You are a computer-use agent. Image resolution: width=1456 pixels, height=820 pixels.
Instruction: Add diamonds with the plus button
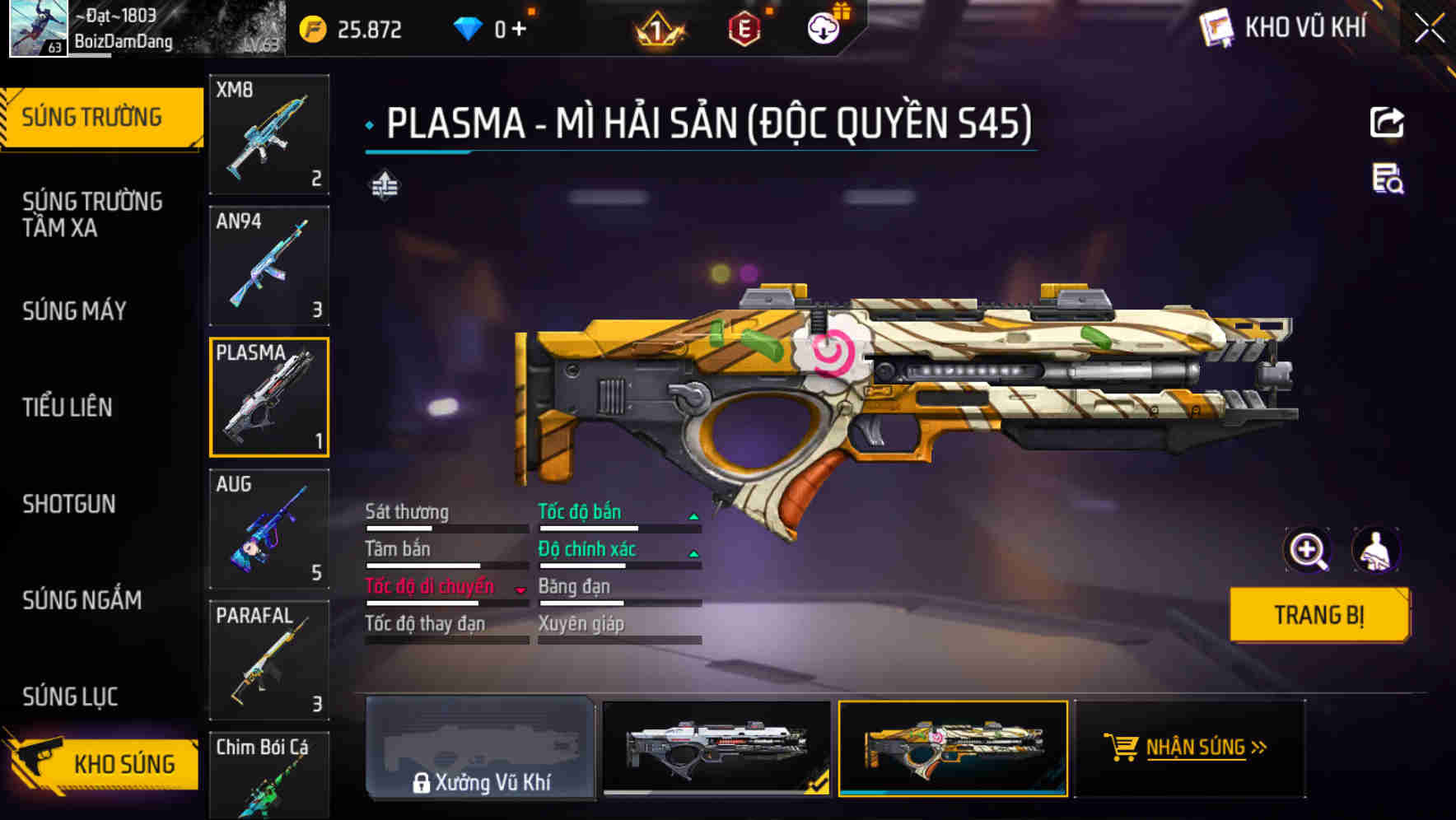519,30
